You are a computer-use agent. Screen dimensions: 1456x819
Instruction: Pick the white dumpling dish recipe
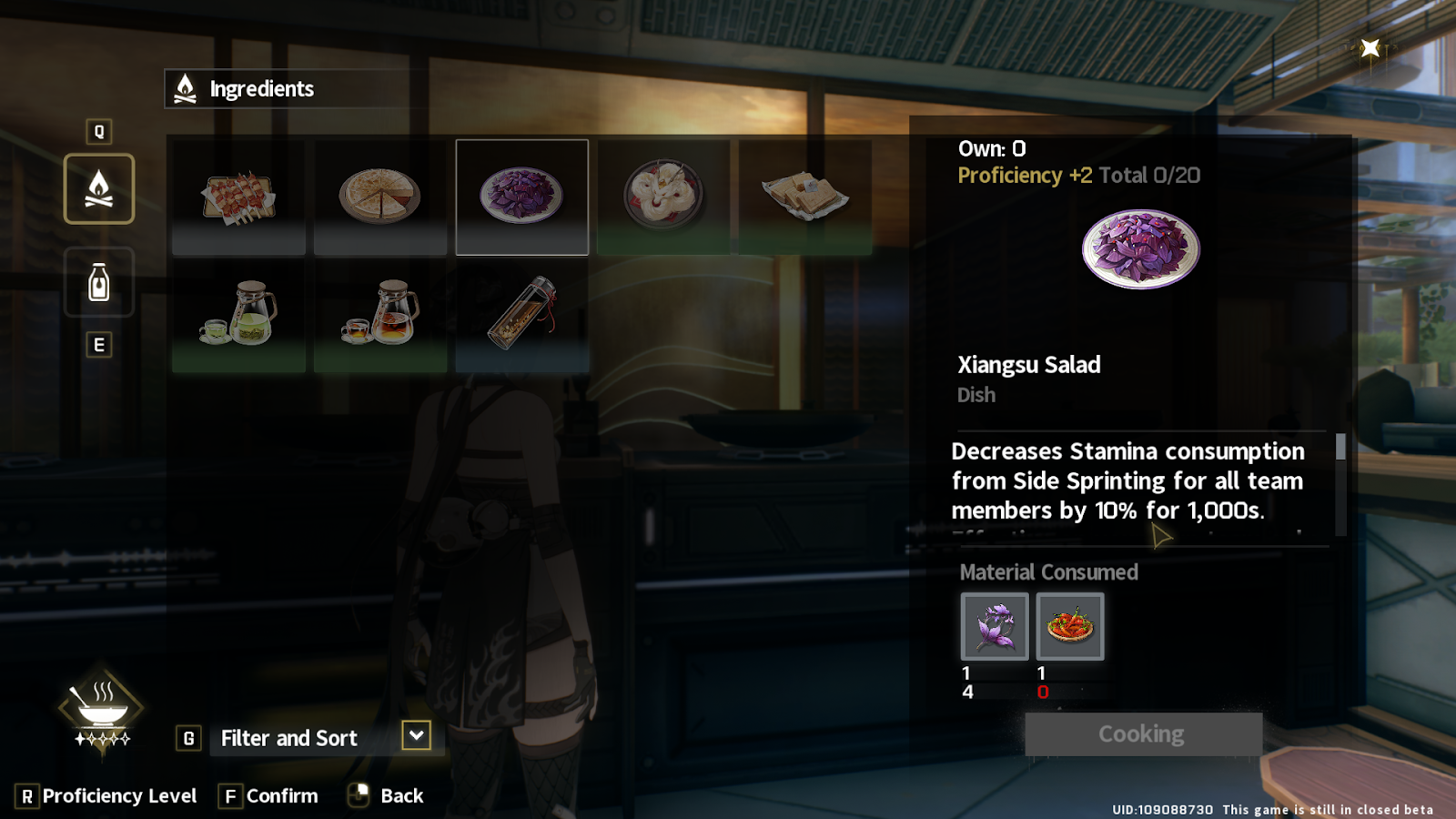pos(663,197)
